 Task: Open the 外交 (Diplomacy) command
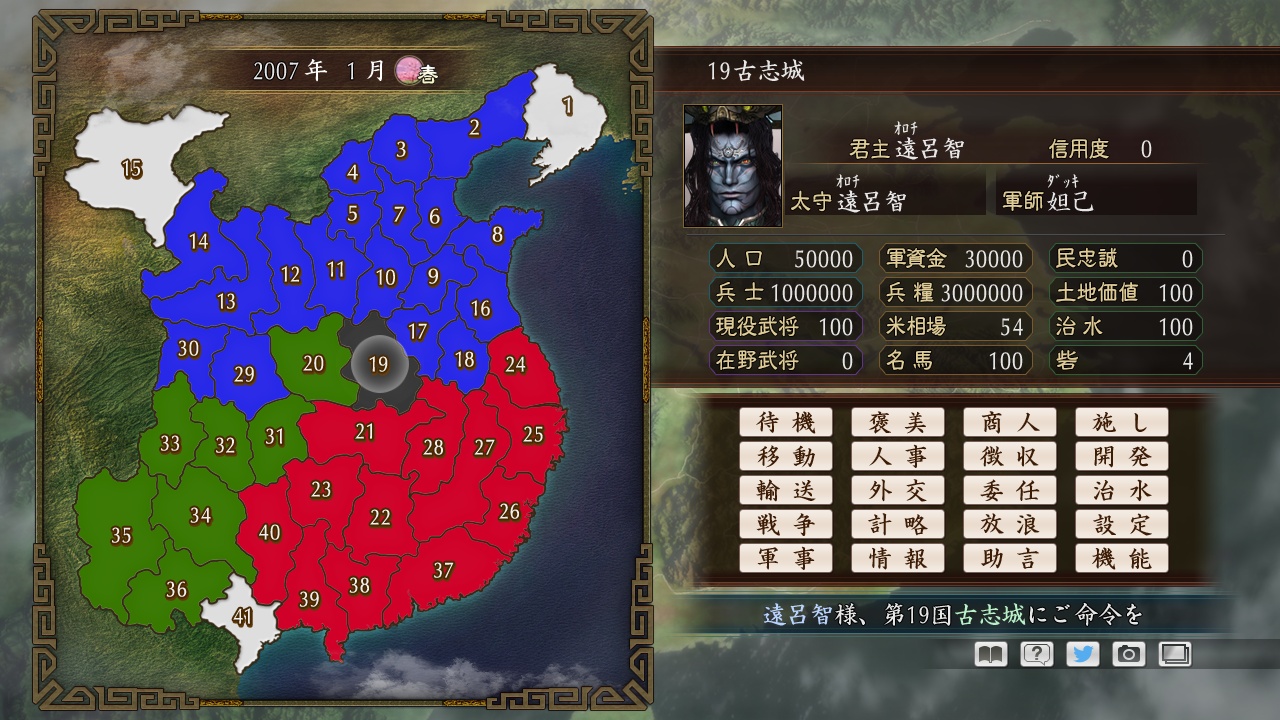(898, 490)
